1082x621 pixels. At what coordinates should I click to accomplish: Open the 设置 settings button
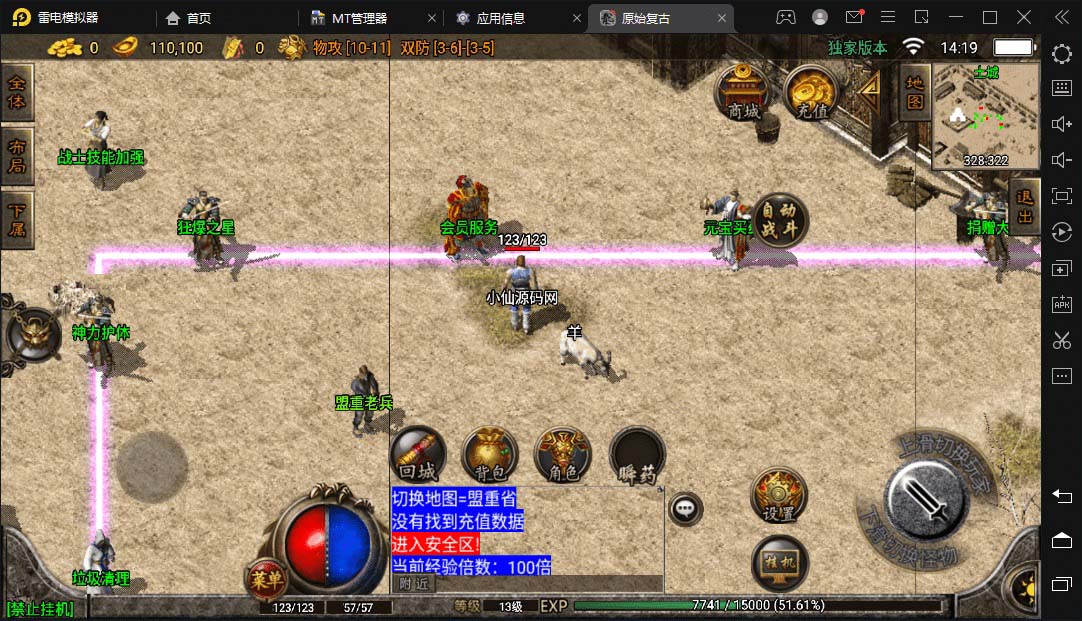[778, 496]
